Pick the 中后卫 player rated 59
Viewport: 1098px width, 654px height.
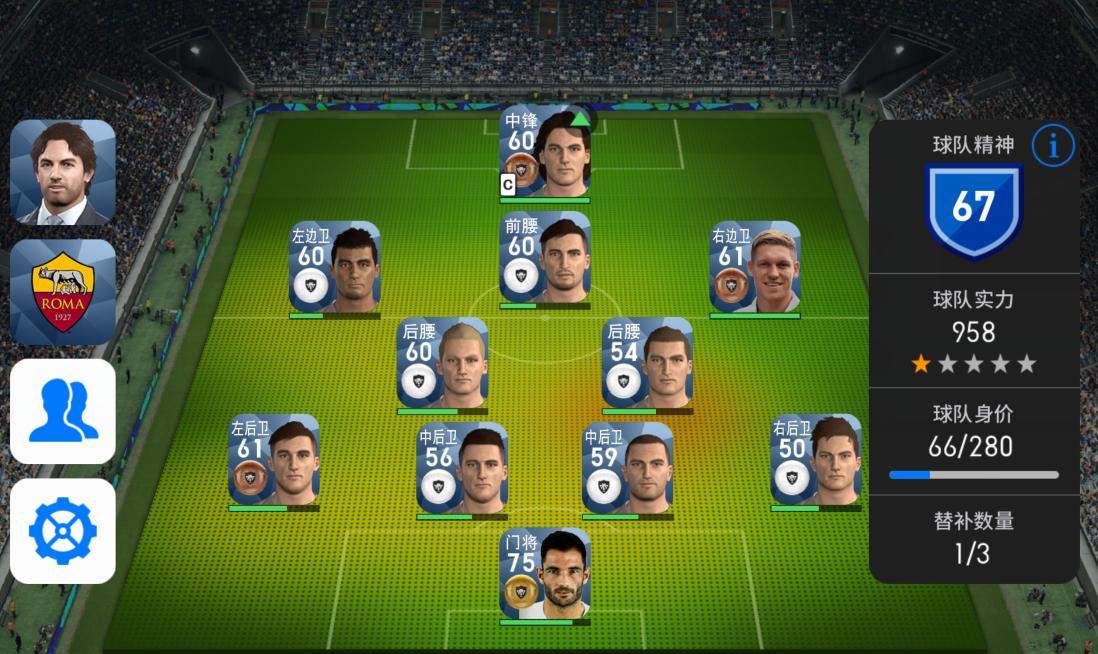[x=628, y=469]
